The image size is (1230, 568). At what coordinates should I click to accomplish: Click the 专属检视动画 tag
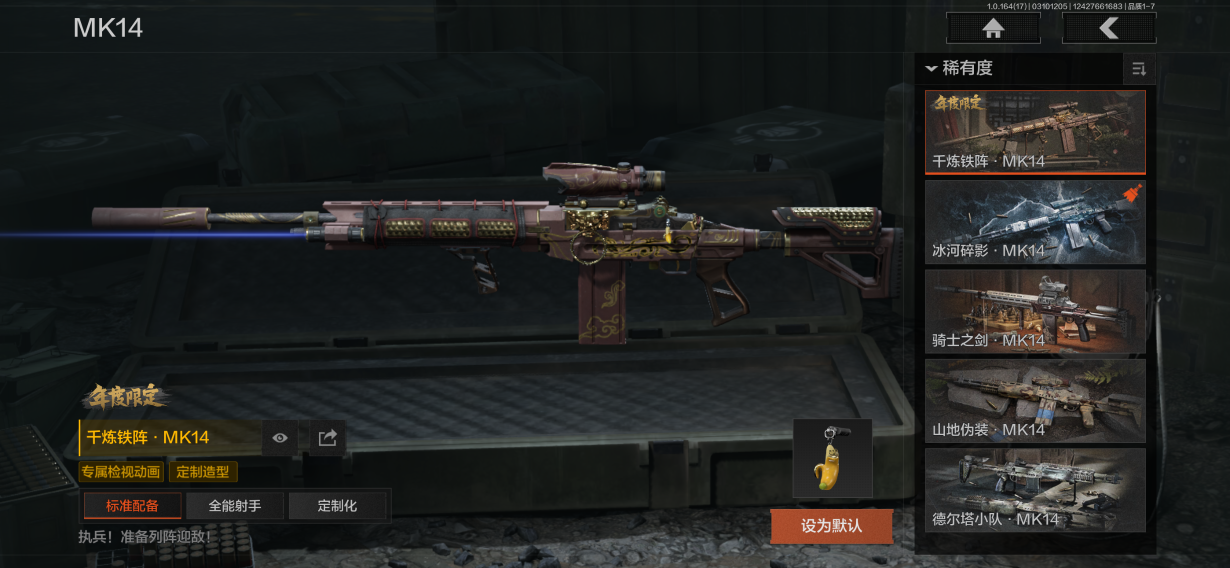click(x=121, y=472)
